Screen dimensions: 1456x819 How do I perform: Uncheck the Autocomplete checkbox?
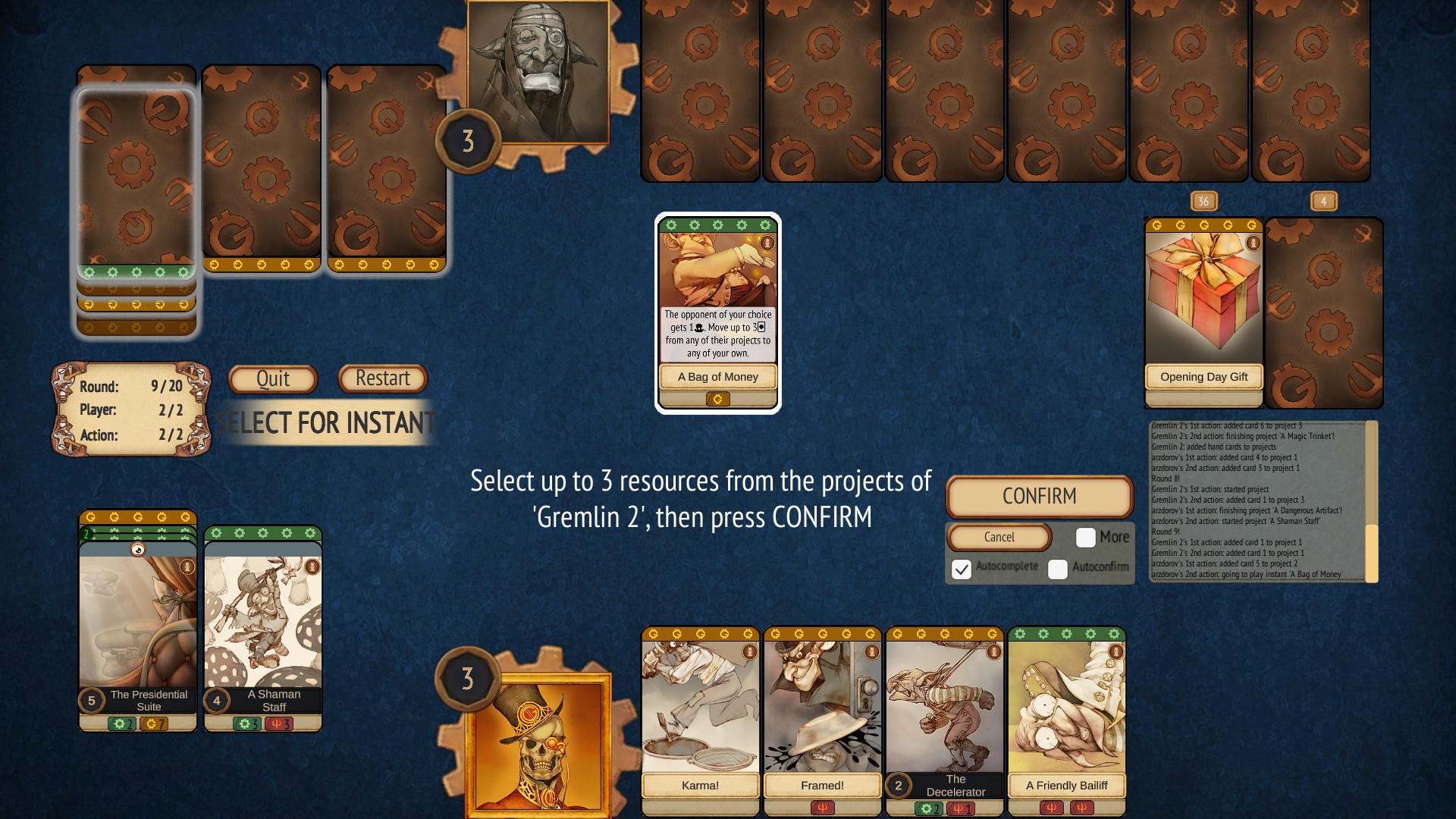coord(962,569)
